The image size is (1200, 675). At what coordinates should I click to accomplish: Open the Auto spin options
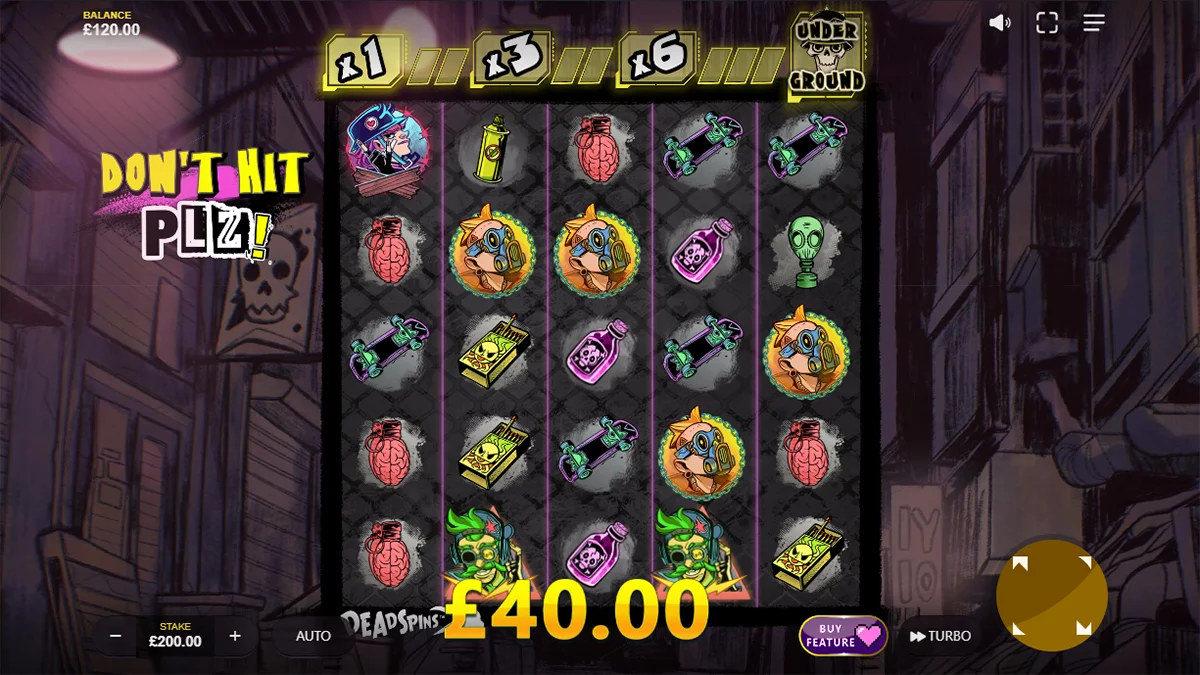point(313,636)
